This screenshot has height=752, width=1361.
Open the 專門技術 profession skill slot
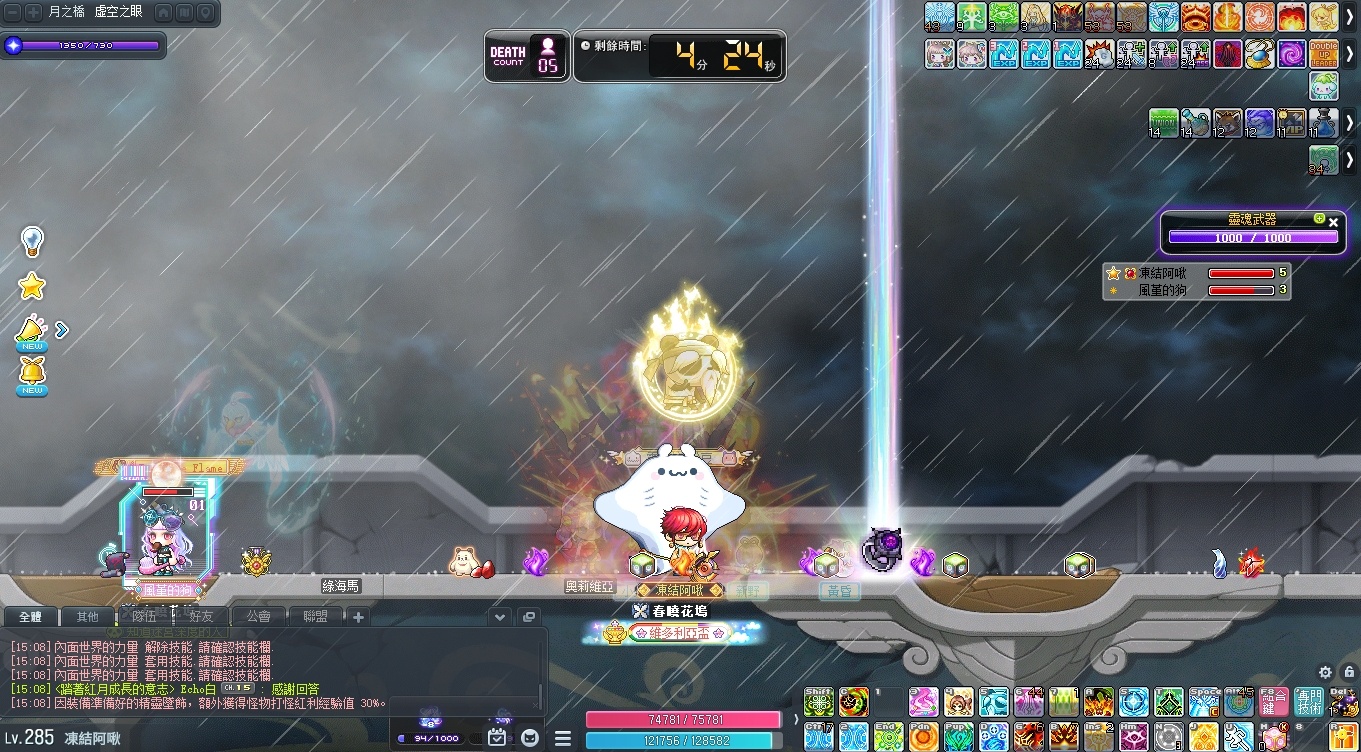(1308, 701)
